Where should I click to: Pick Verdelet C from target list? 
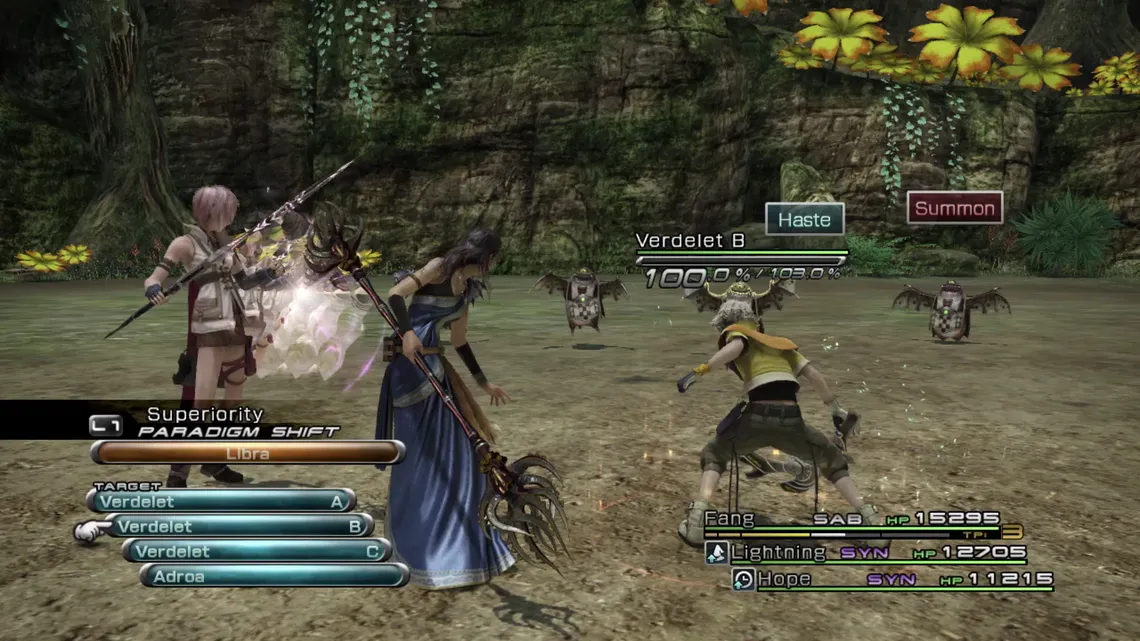pyautogui.click(x=256, y=551)
